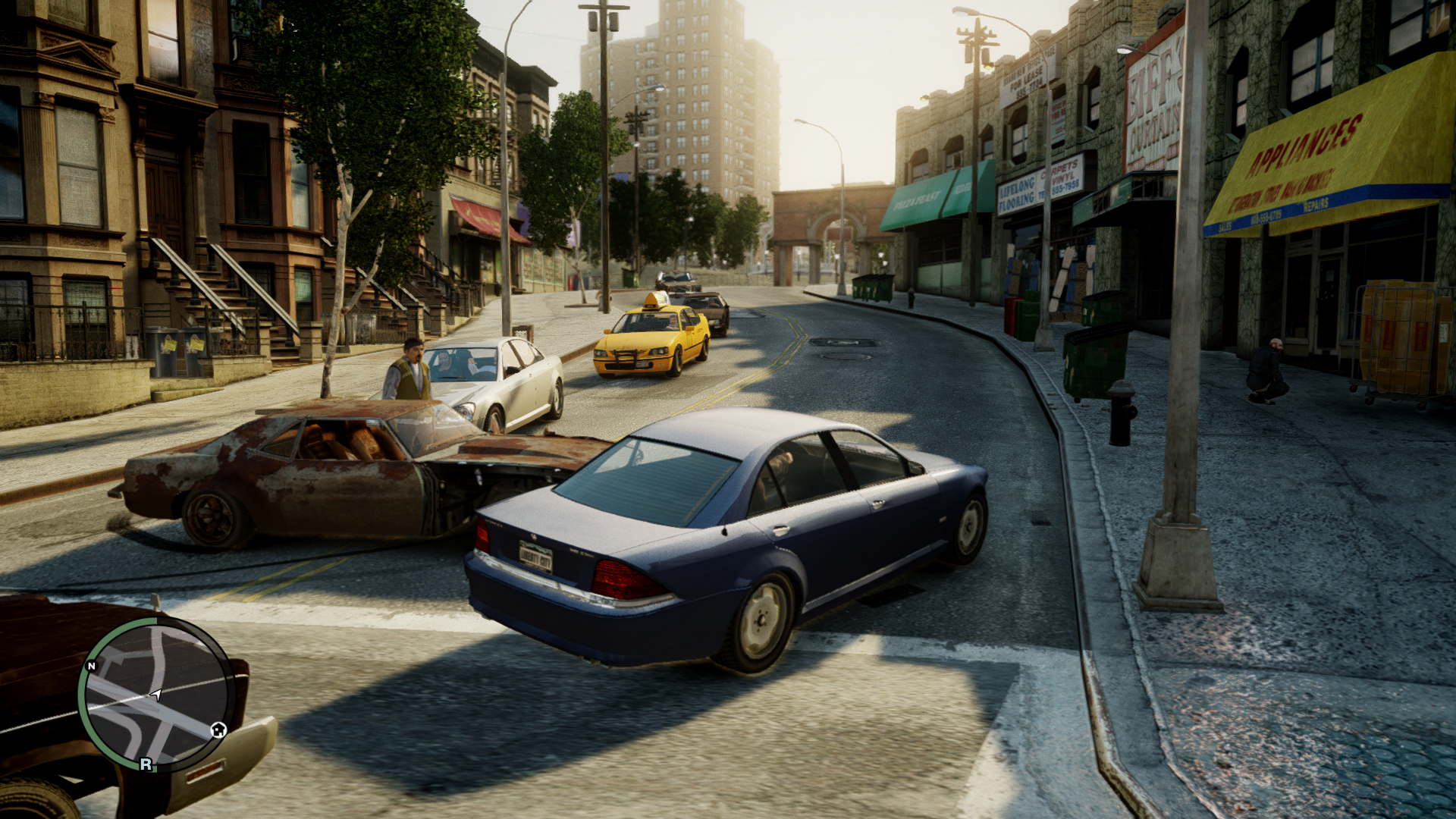The image size is (1456, 819).
Task: Select the R mission blip on the radar
Action: (x=146, y=764)
